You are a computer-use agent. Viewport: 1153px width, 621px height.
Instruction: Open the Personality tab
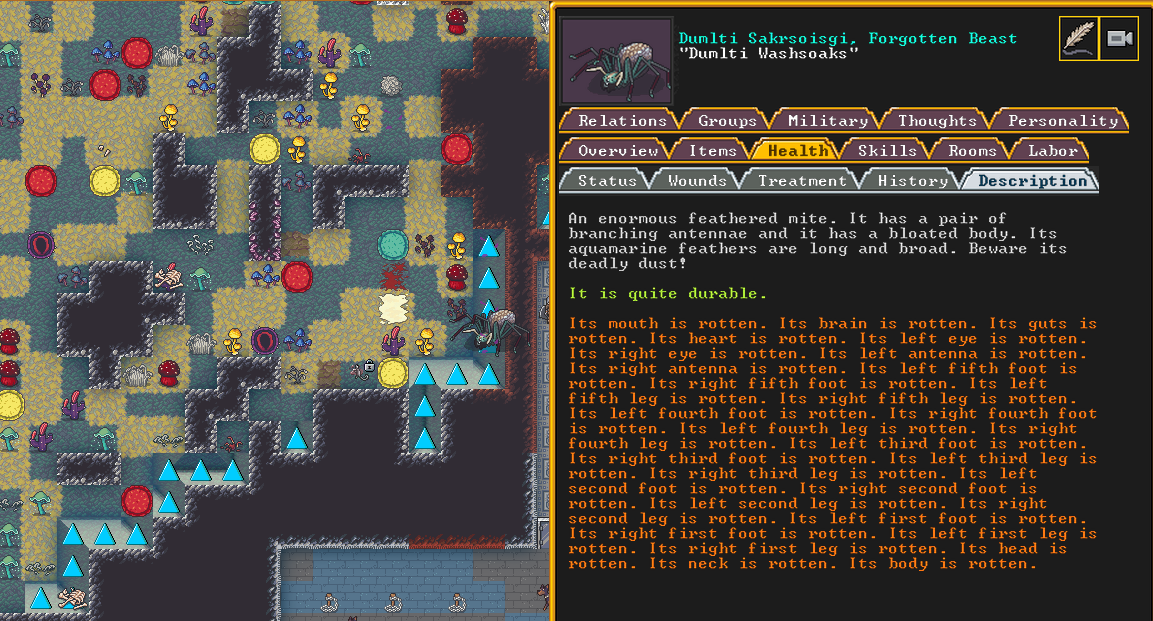1062,121
